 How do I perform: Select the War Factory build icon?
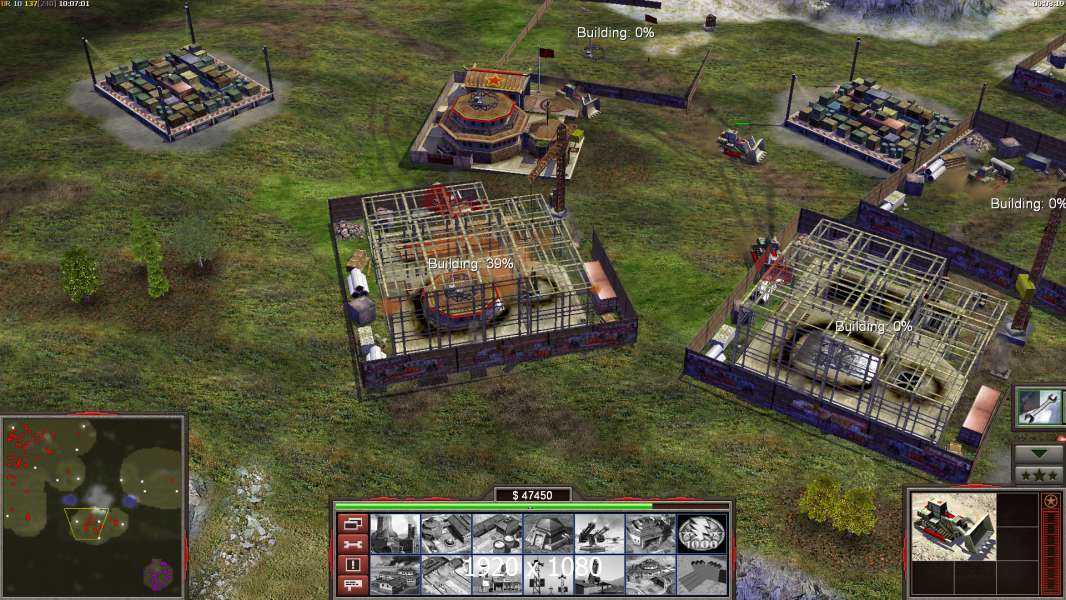coord(651,534)
